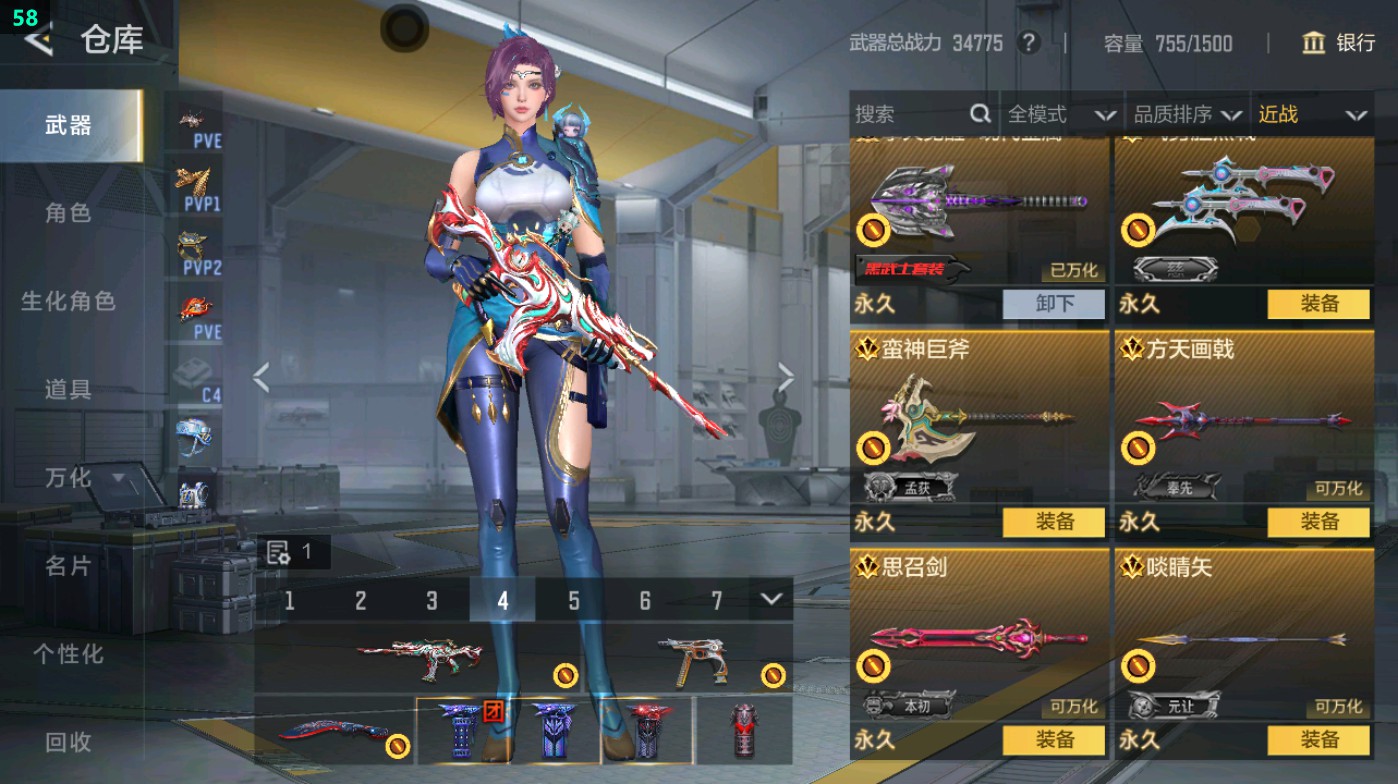Unequip the black sword using 卸下
The height and width of the screenshot is (784, 1398).
coord(1055,303)
